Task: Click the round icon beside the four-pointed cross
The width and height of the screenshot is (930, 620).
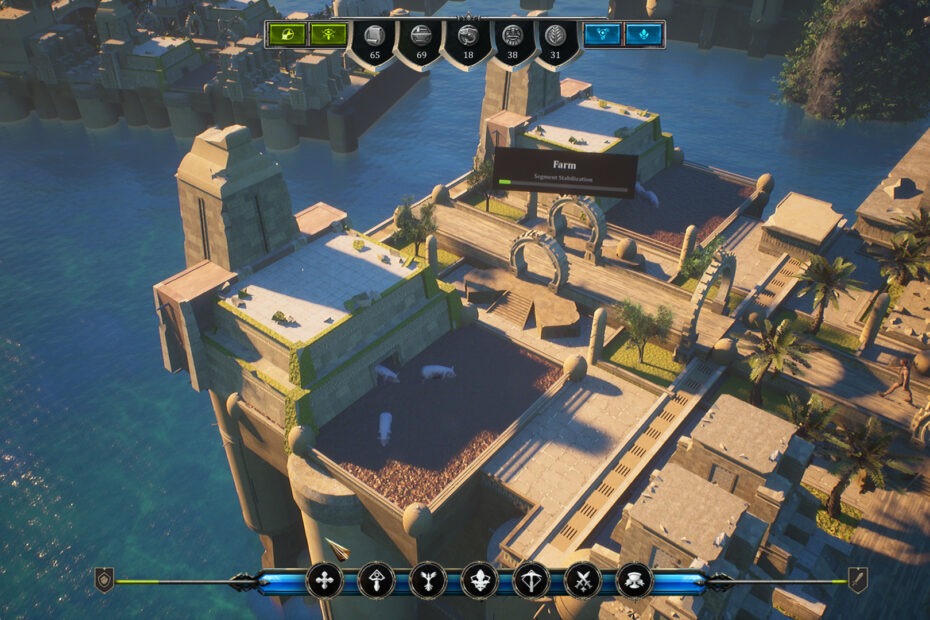Action: 375,580
